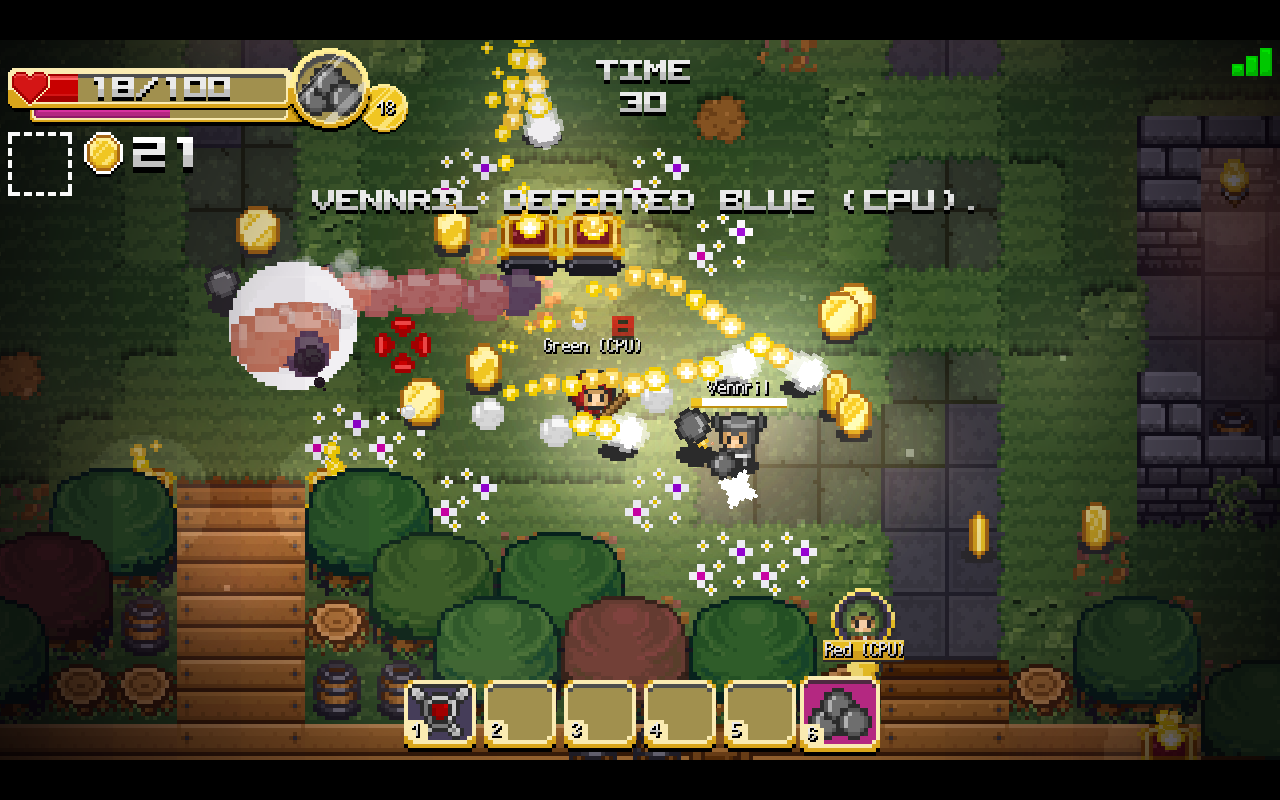Select empty hotbar slot 3
Screen dimensions: 1280x800
pyautogui.click(x=598, y=711)
